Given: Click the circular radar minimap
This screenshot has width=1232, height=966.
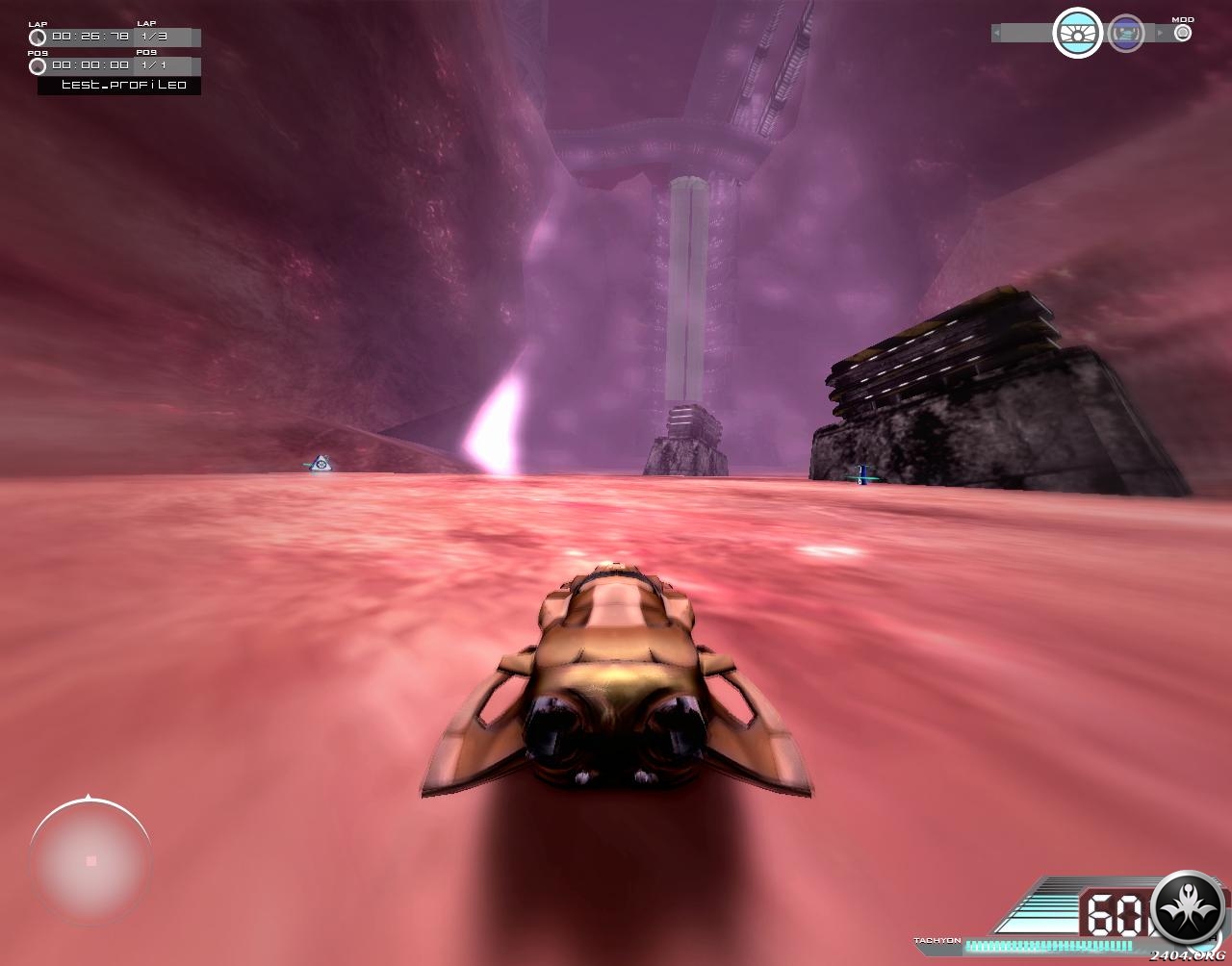Looking at the screenshot, I should click(90, 860).
